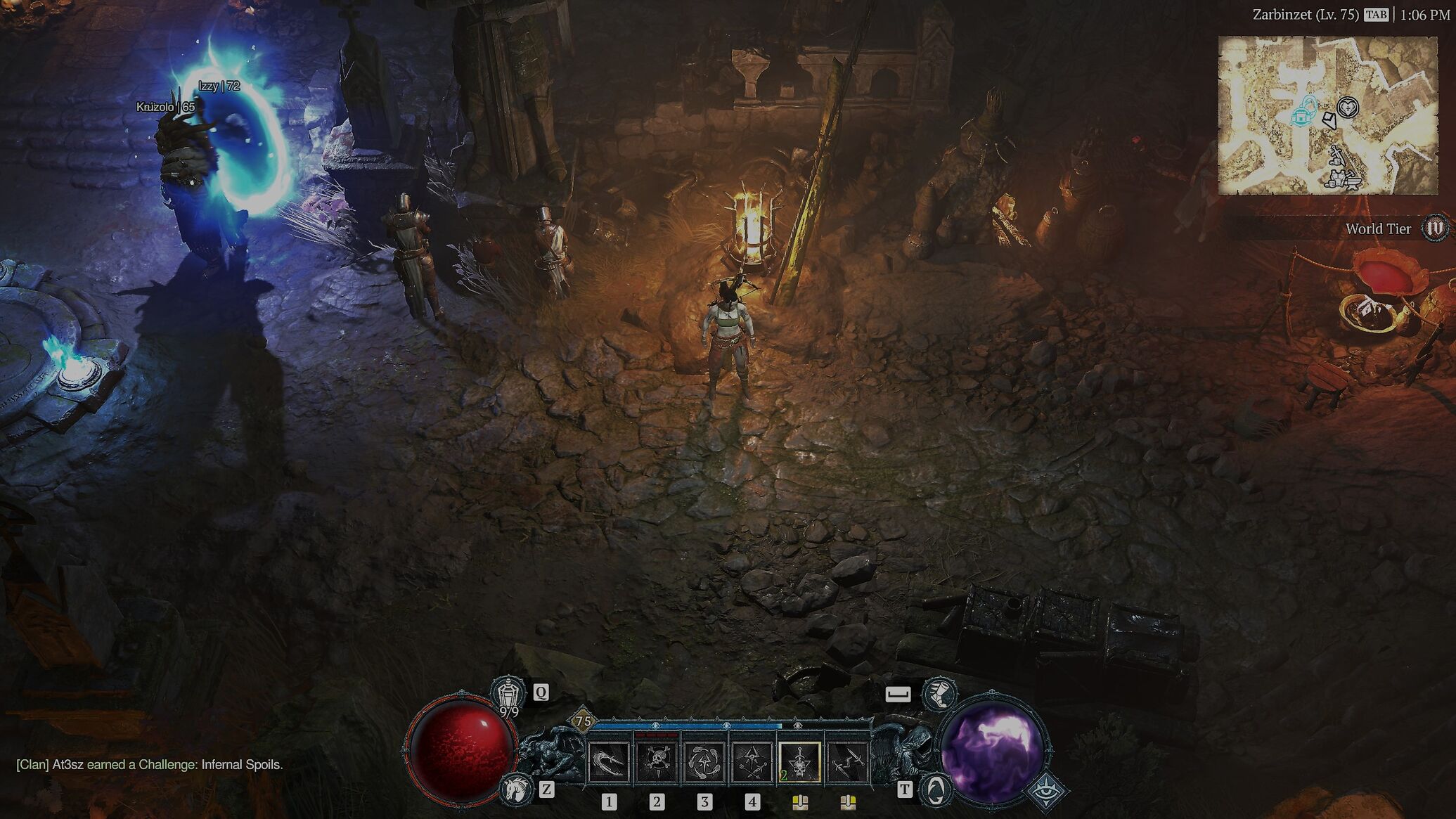
Task: Click the clan chat message about At3sz
Action: click(x=150, y=764)
